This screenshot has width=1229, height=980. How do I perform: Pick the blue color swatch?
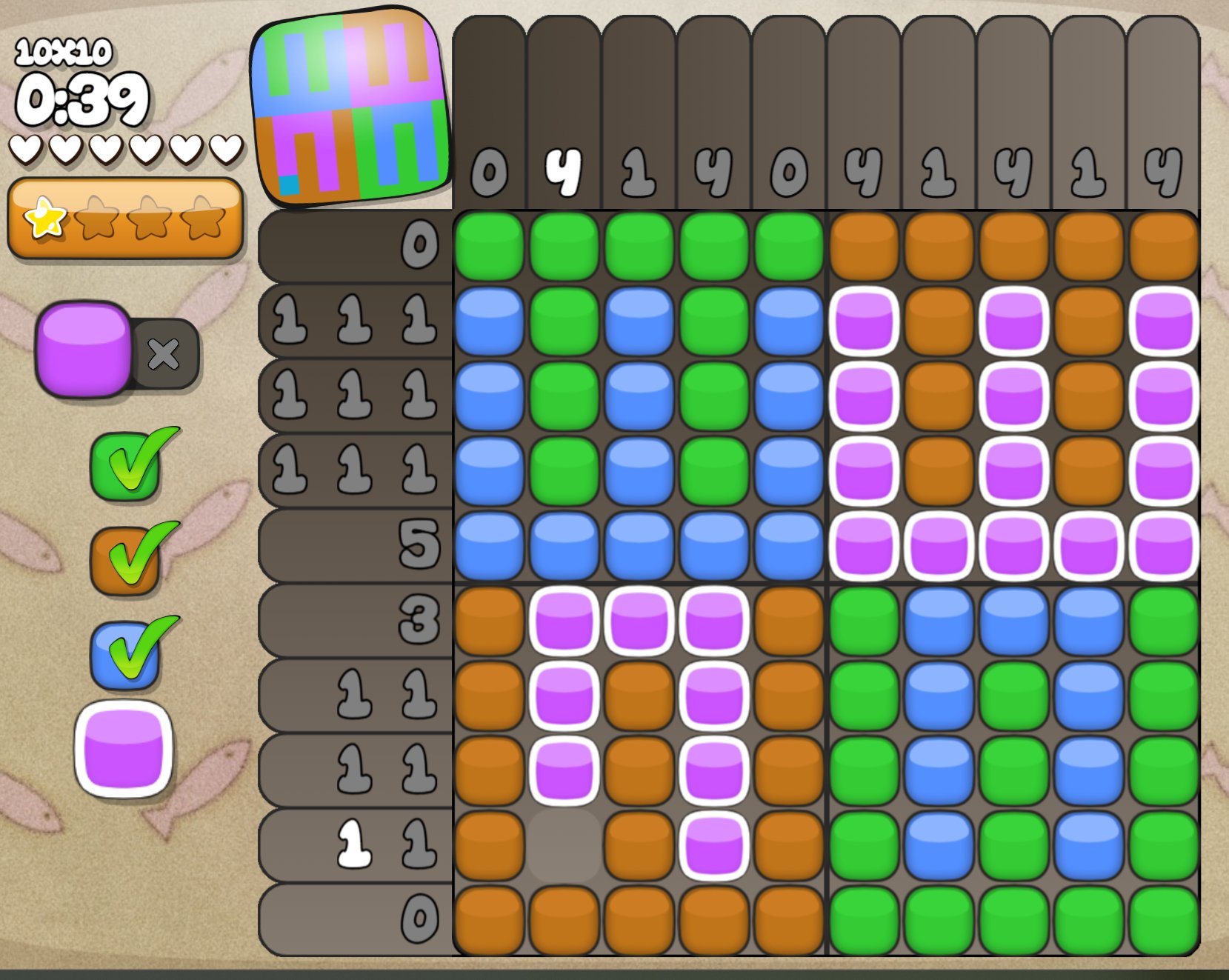coord(124,655)
